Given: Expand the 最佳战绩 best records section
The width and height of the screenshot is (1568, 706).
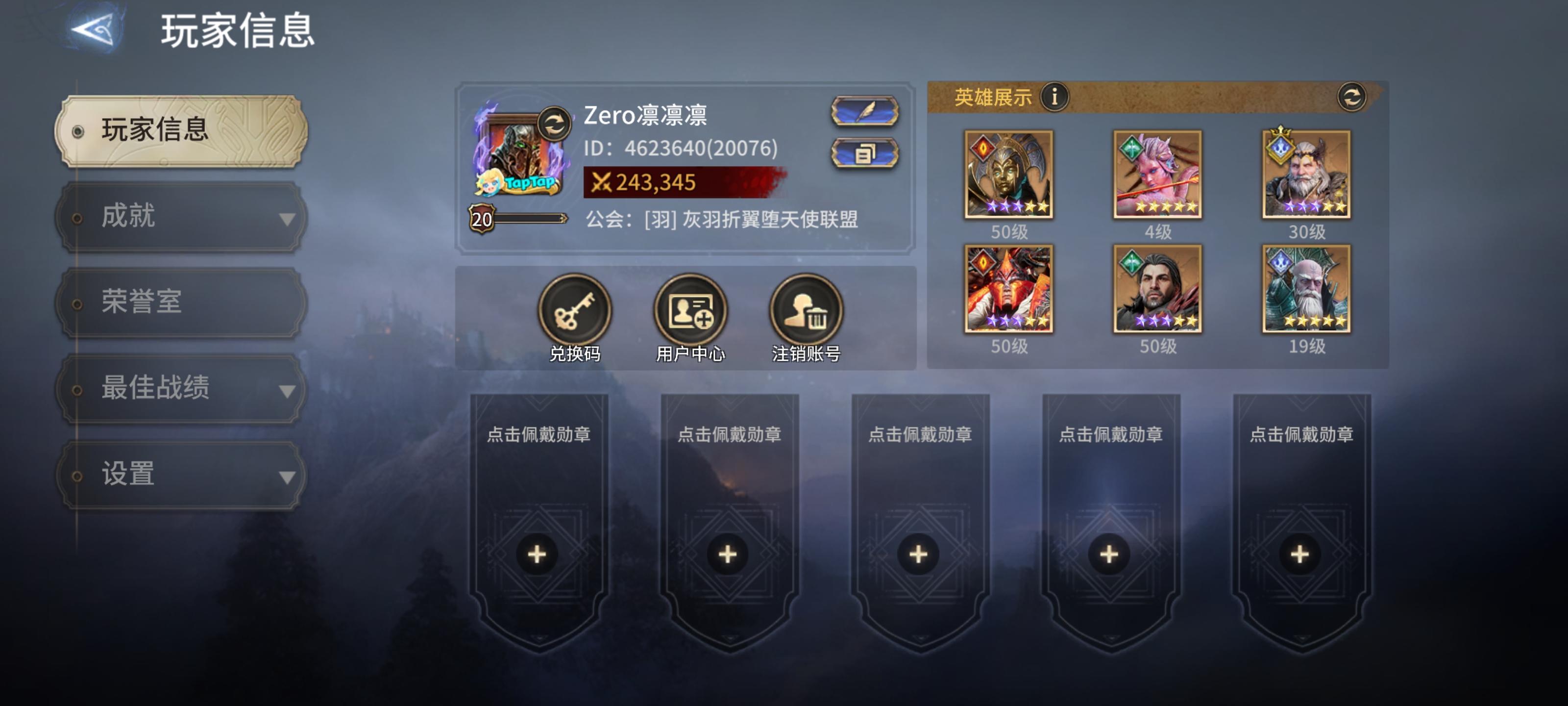Looking at the screenshot, I should pyautogui.click(x=178, y=389).
